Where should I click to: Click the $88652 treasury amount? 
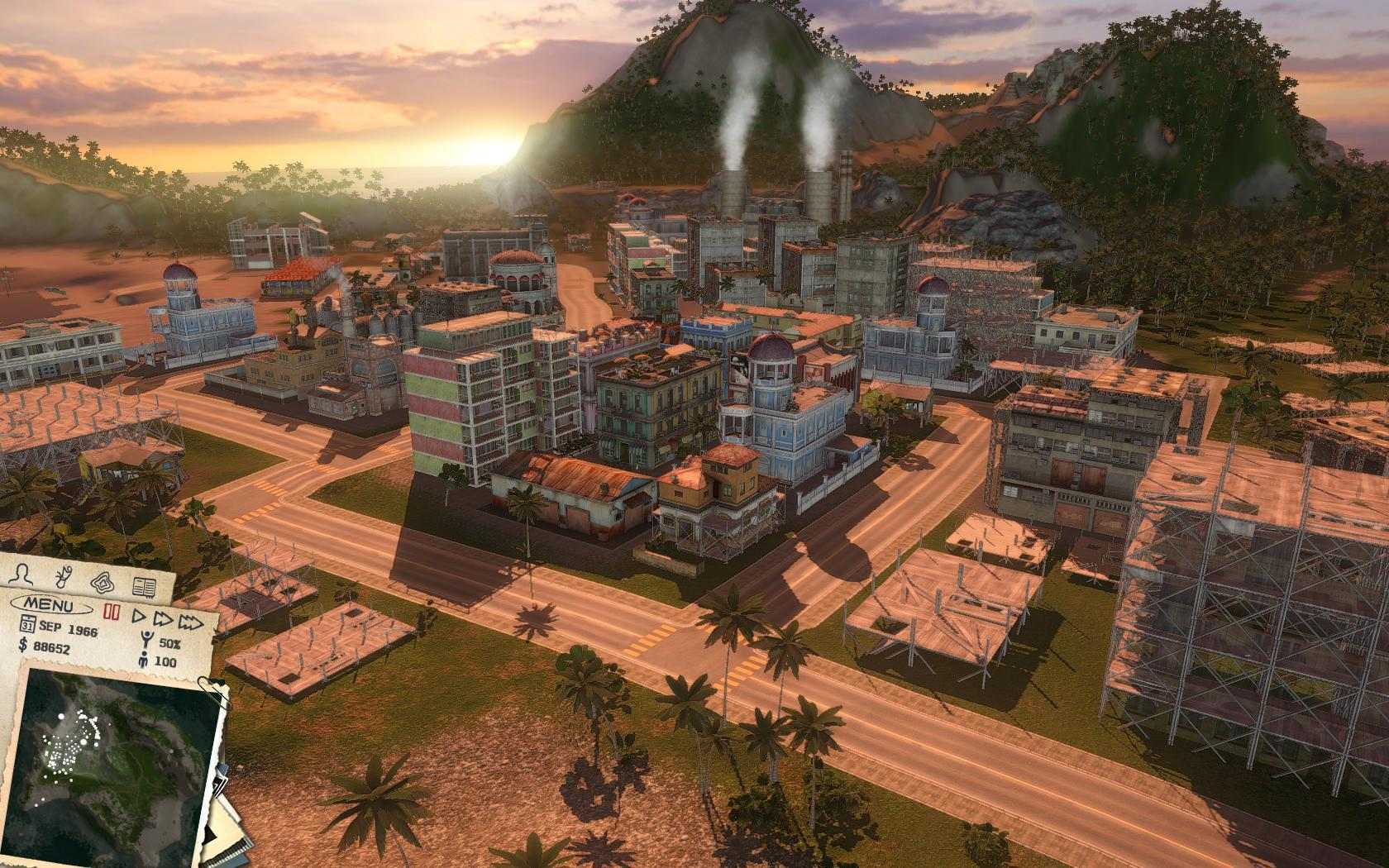tap(52, 648)
